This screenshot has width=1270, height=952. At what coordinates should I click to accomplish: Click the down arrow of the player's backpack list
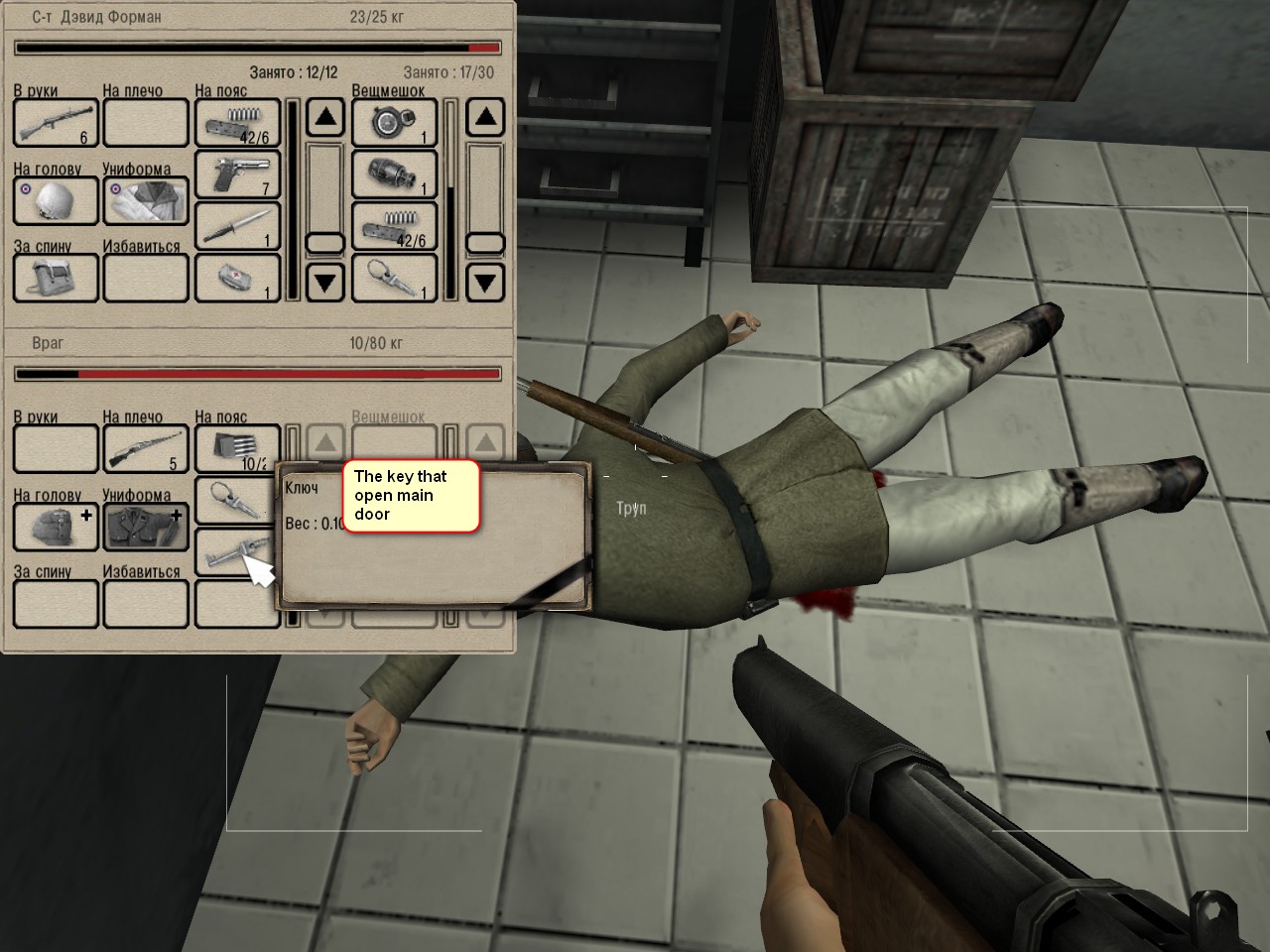(484, 284)
